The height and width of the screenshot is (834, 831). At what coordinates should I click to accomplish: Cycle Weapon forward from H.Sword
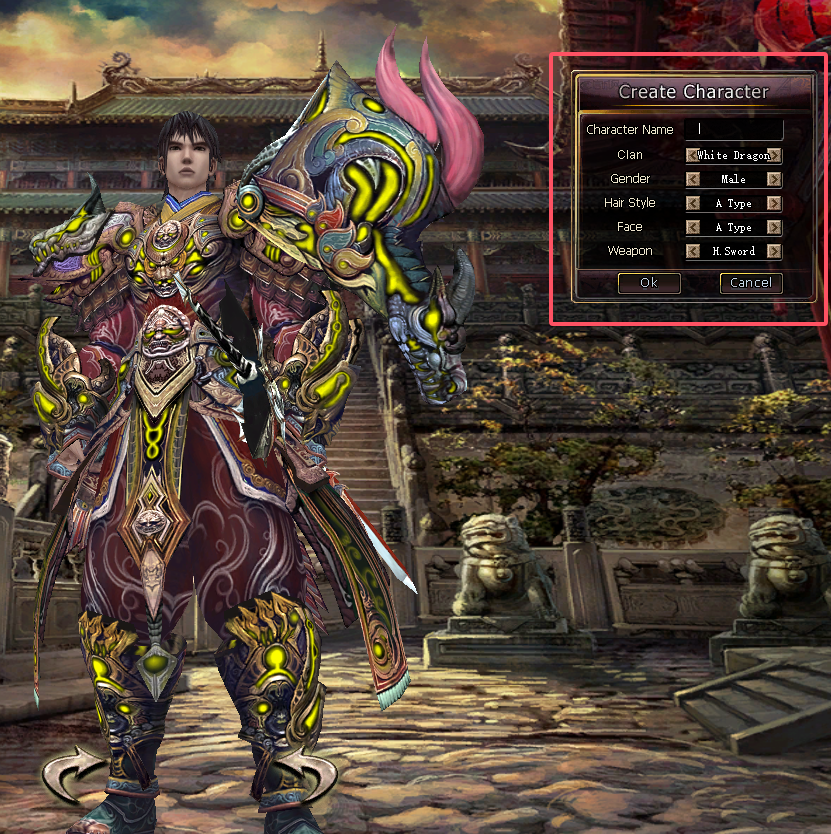774,251
